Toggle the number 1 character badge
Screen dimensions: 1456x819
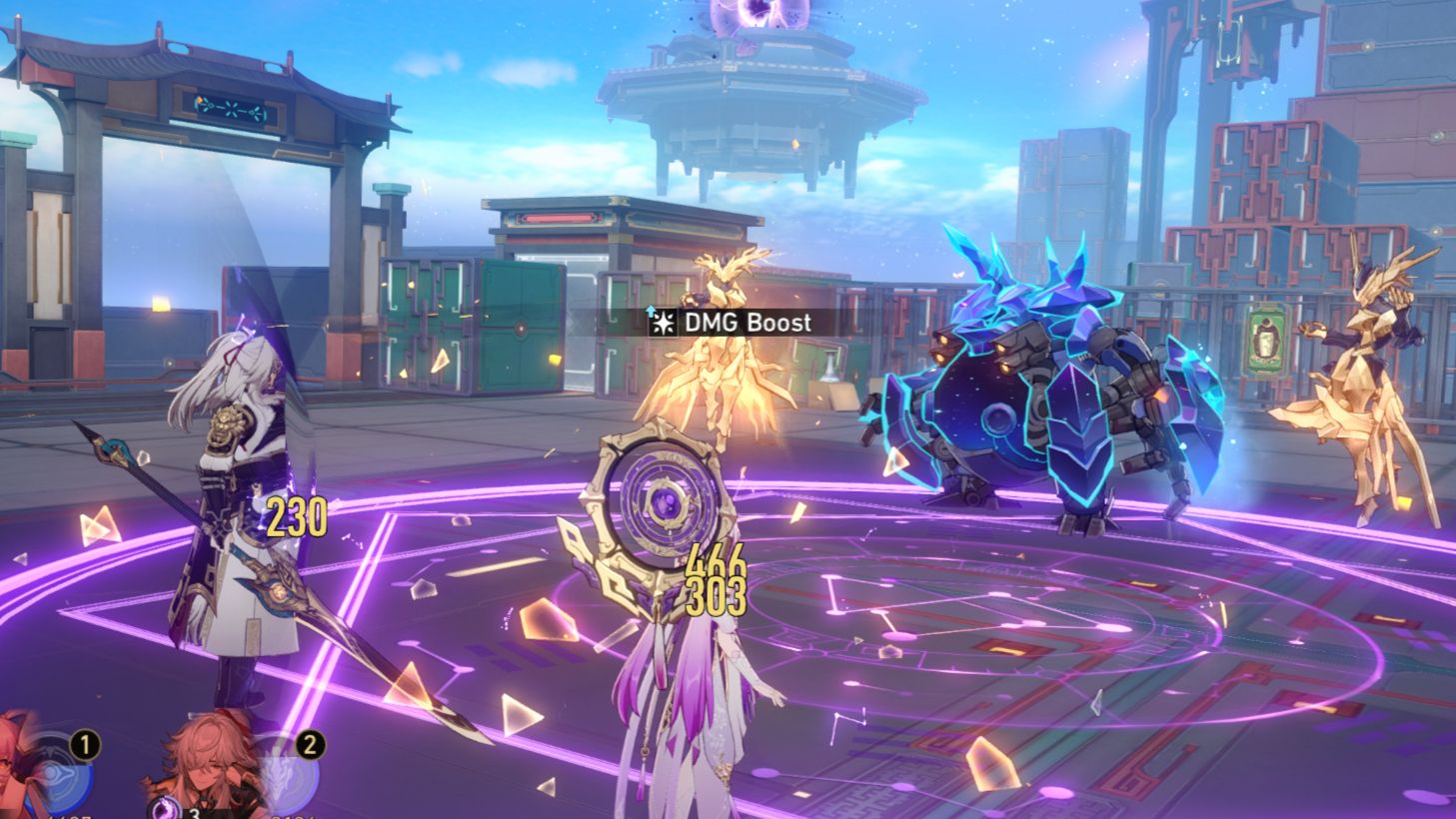tap(85, 743)
